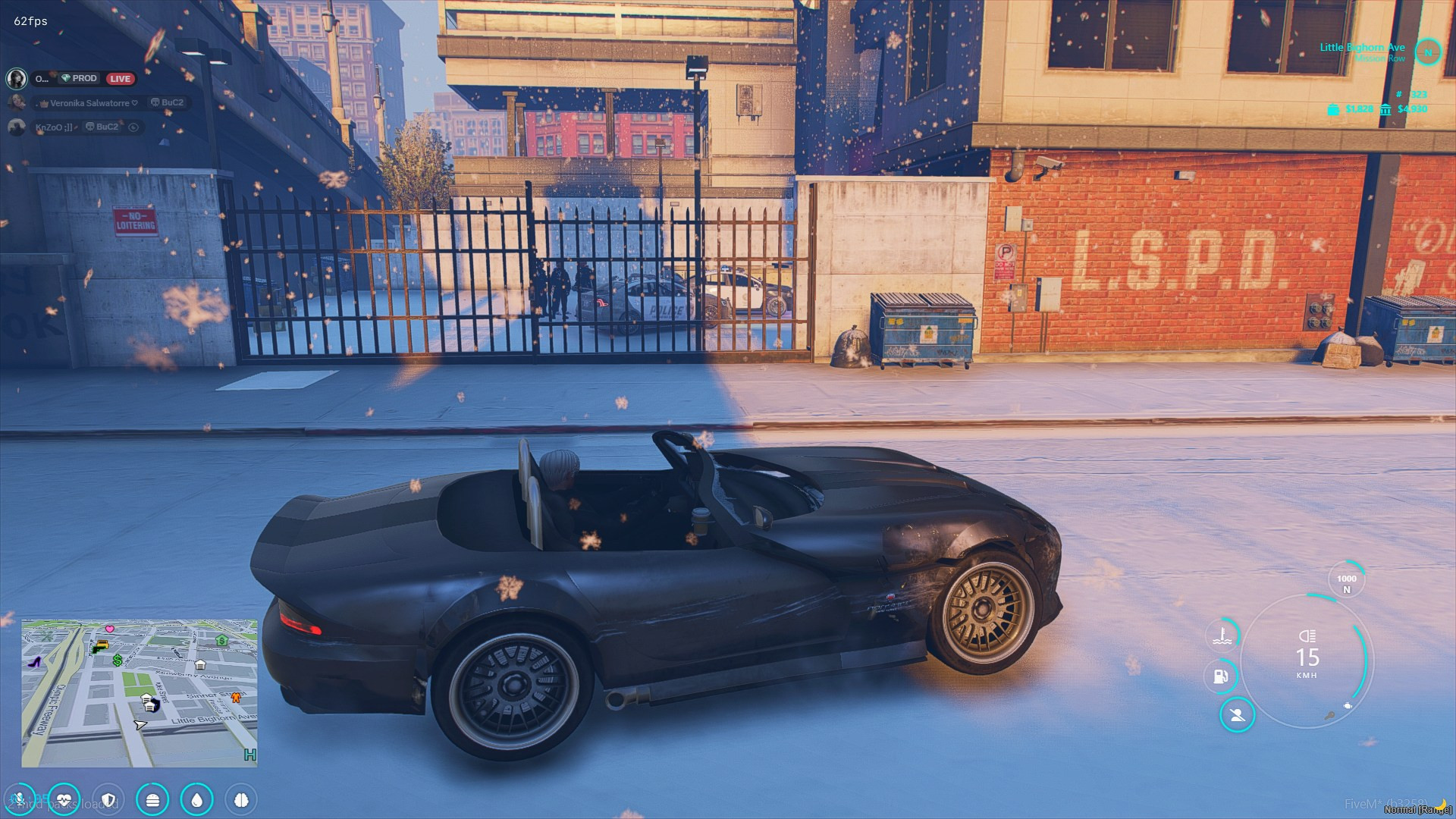Viewport: 1456px width, 819px height.
Task: Select the burger hunger status icon
Action: coord(152,799)
